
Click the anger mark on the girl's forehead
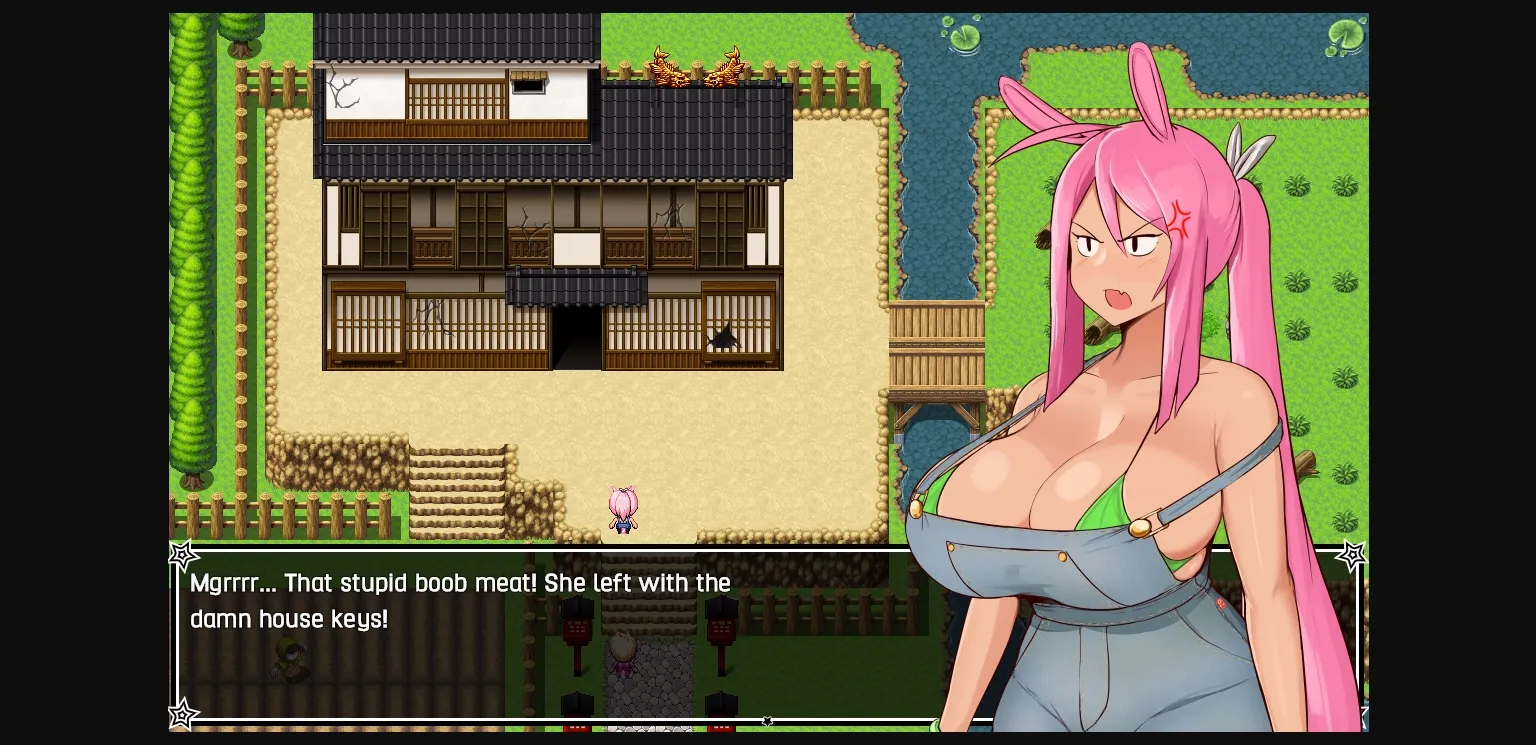(1181, 221)
